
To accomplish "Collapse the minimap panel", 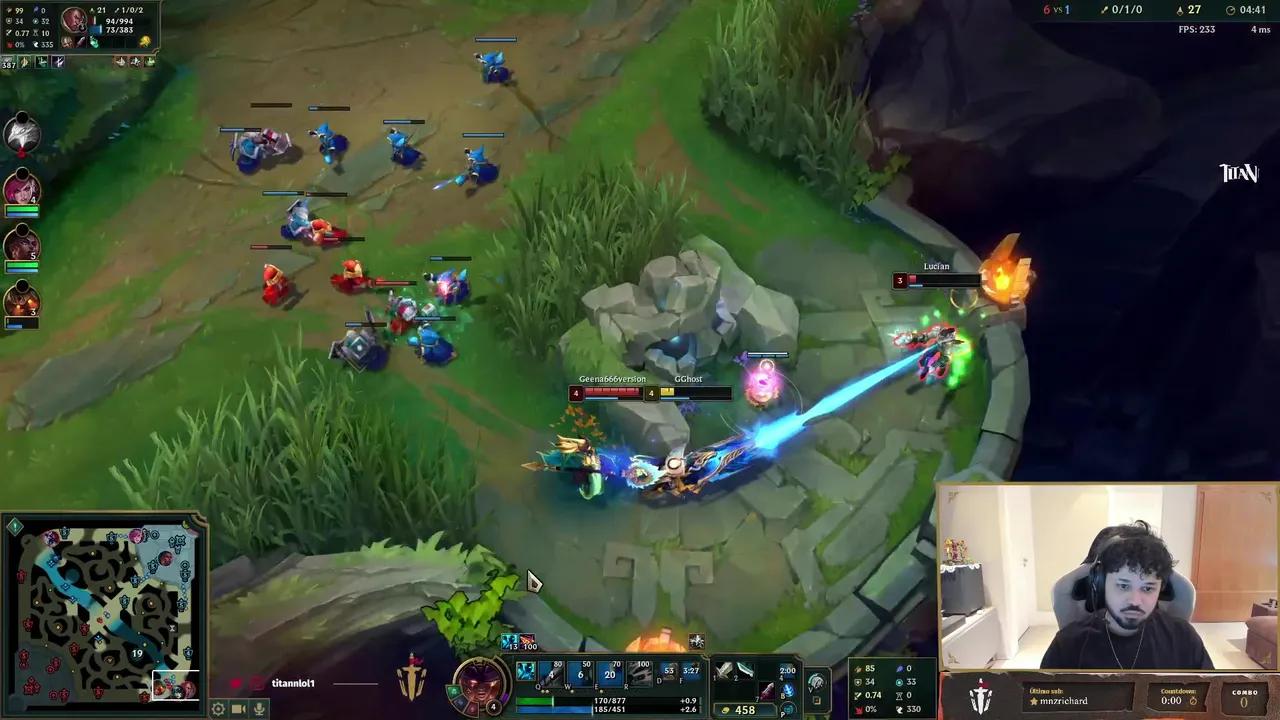I will click(14, 525).
